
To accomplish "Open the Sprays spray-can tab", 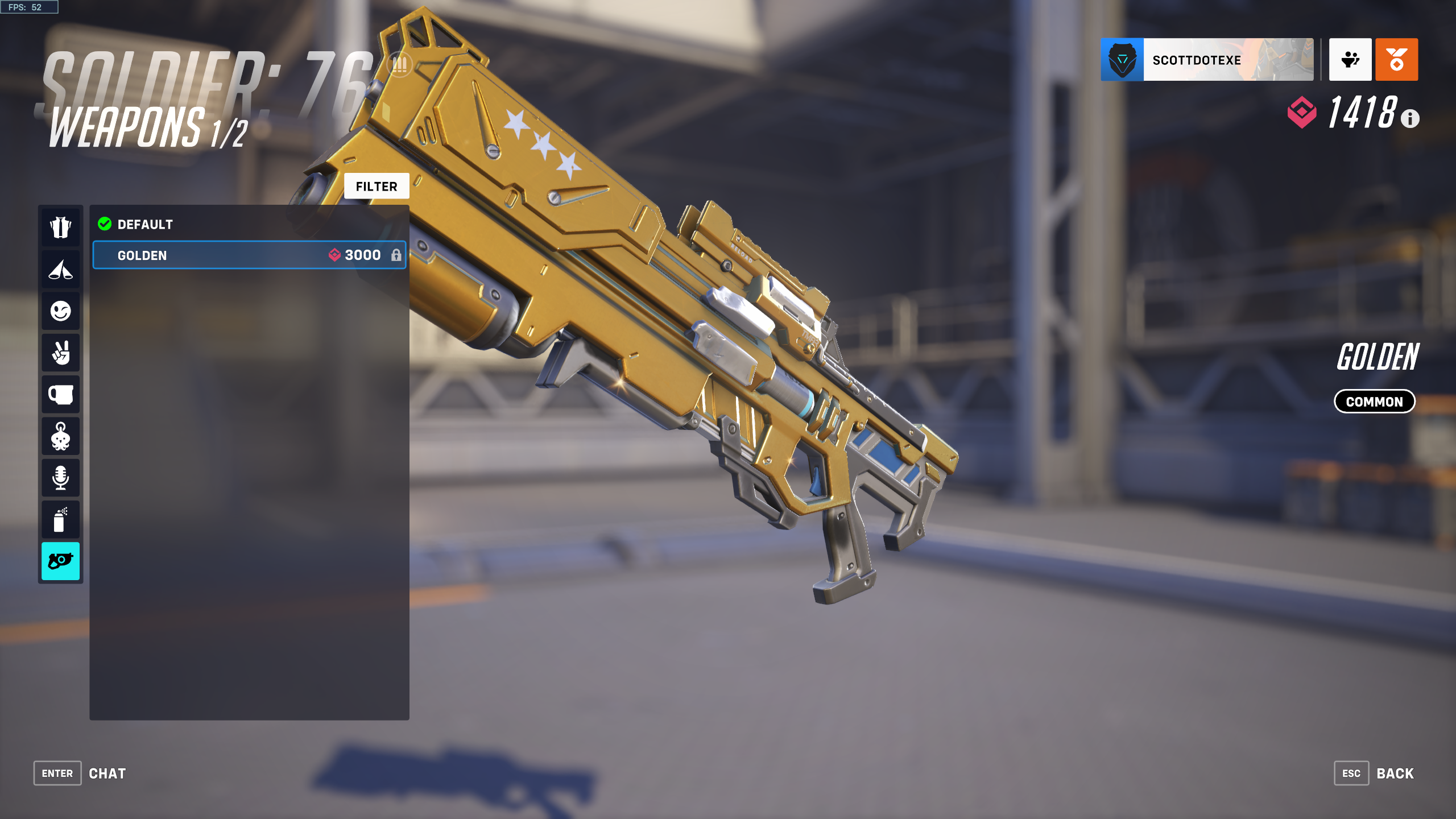I will pos(61,519).
